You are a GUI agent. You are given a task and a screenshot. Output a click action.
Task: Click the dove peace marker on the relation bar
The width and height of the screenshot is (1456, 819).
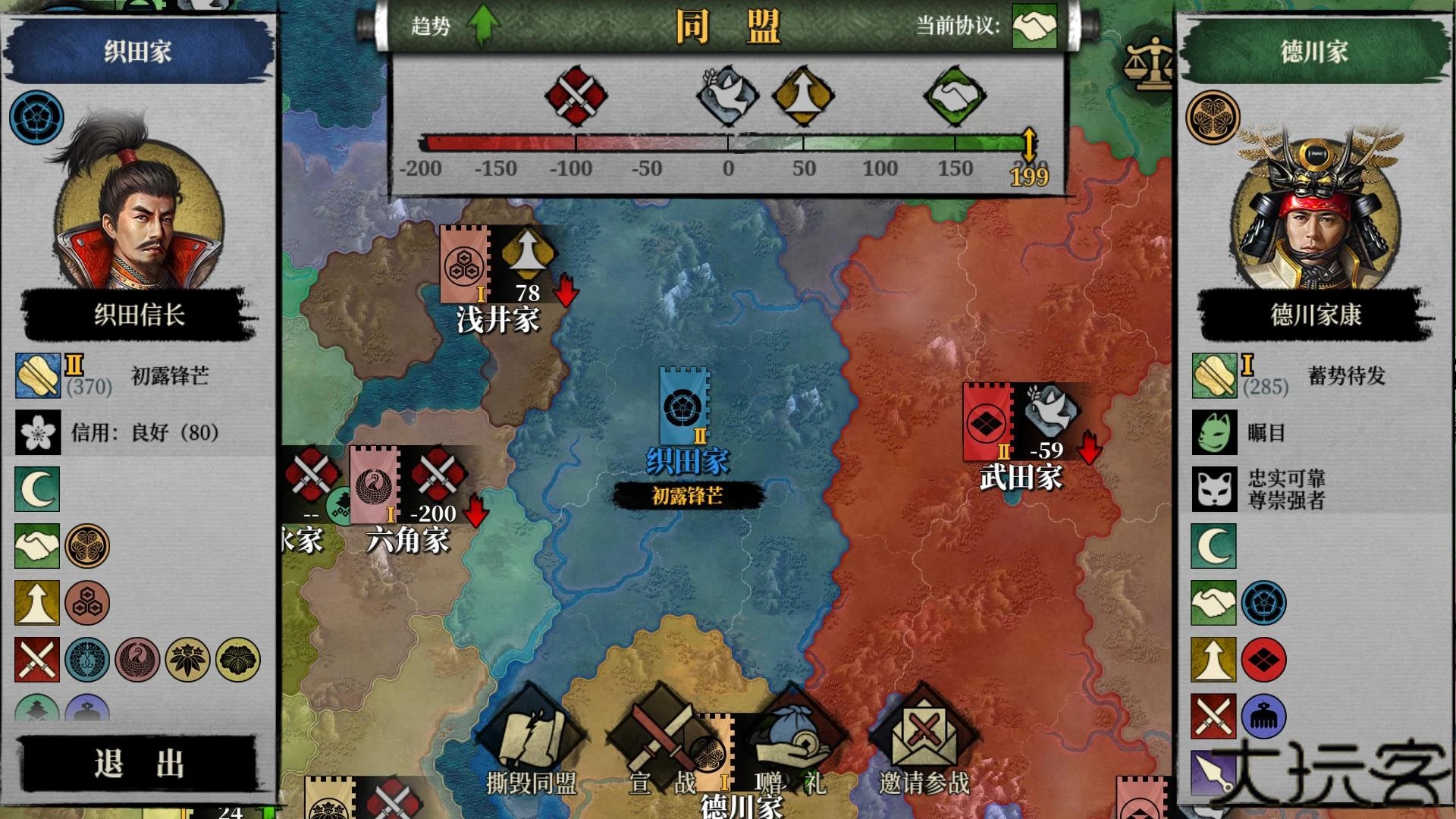pos(727,96)
